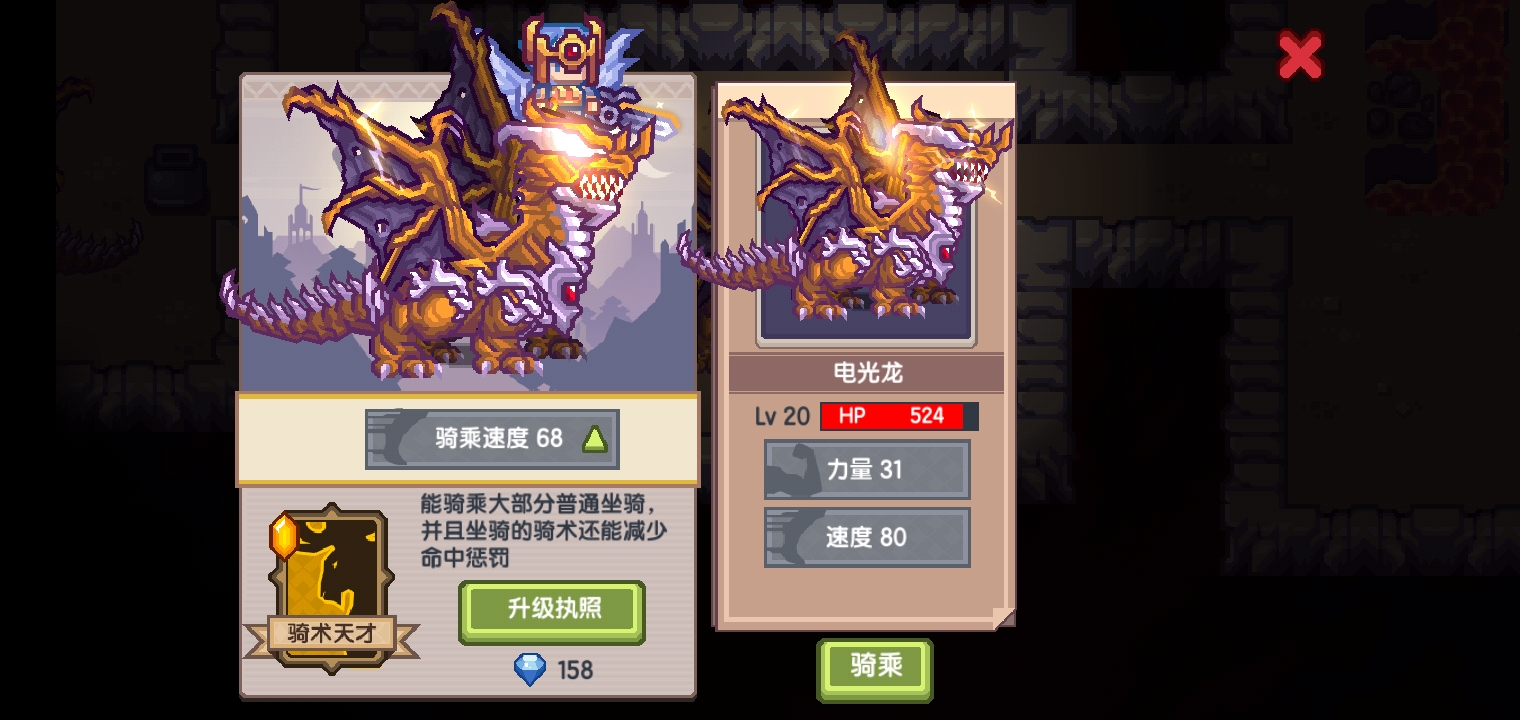Select the 电光龙 name banner
The height and width of the screenshot is (720, 1520).
click(x=866, y=372)
